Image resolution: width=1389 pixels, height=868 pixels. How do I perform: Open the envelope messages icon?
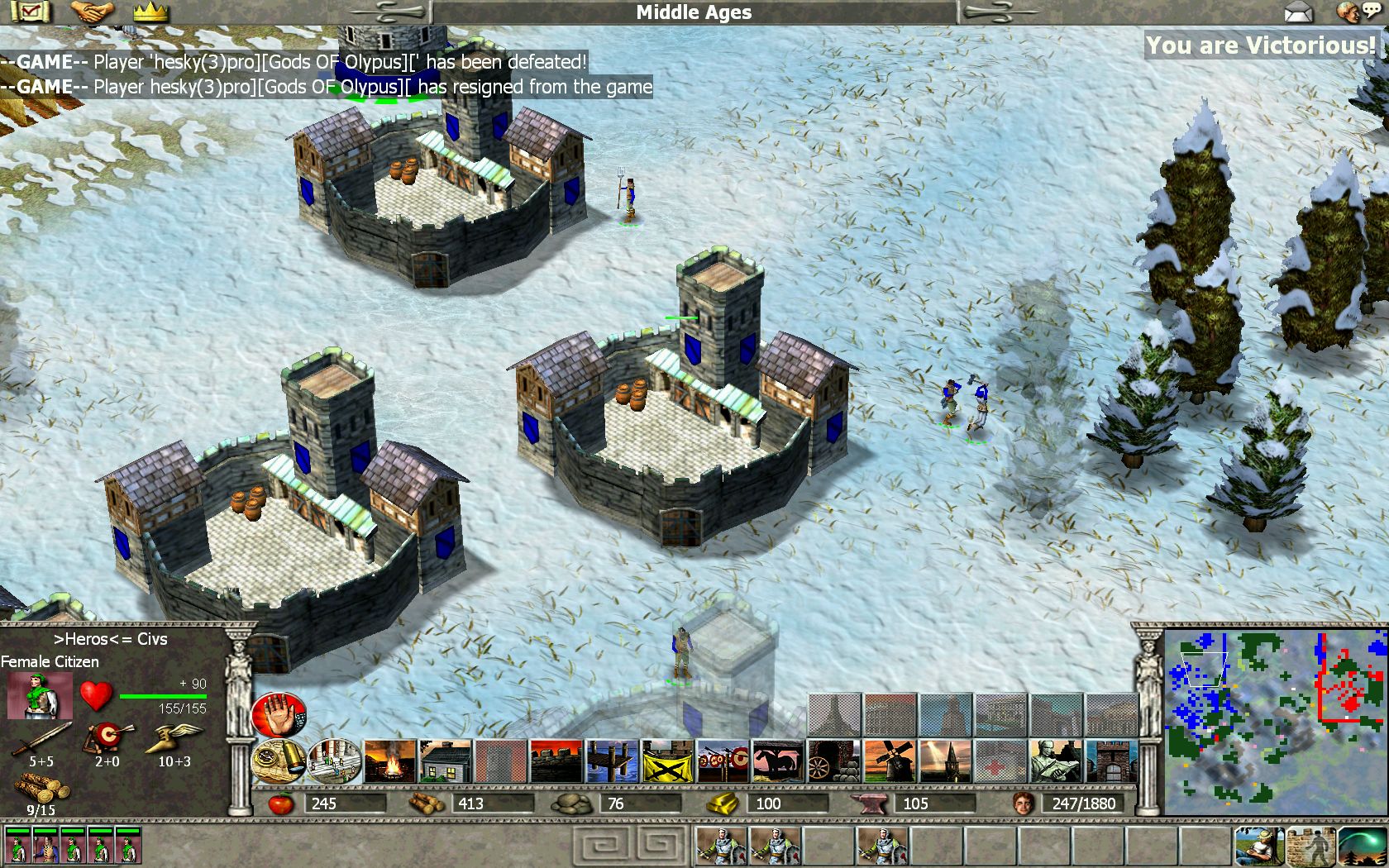1298,12
